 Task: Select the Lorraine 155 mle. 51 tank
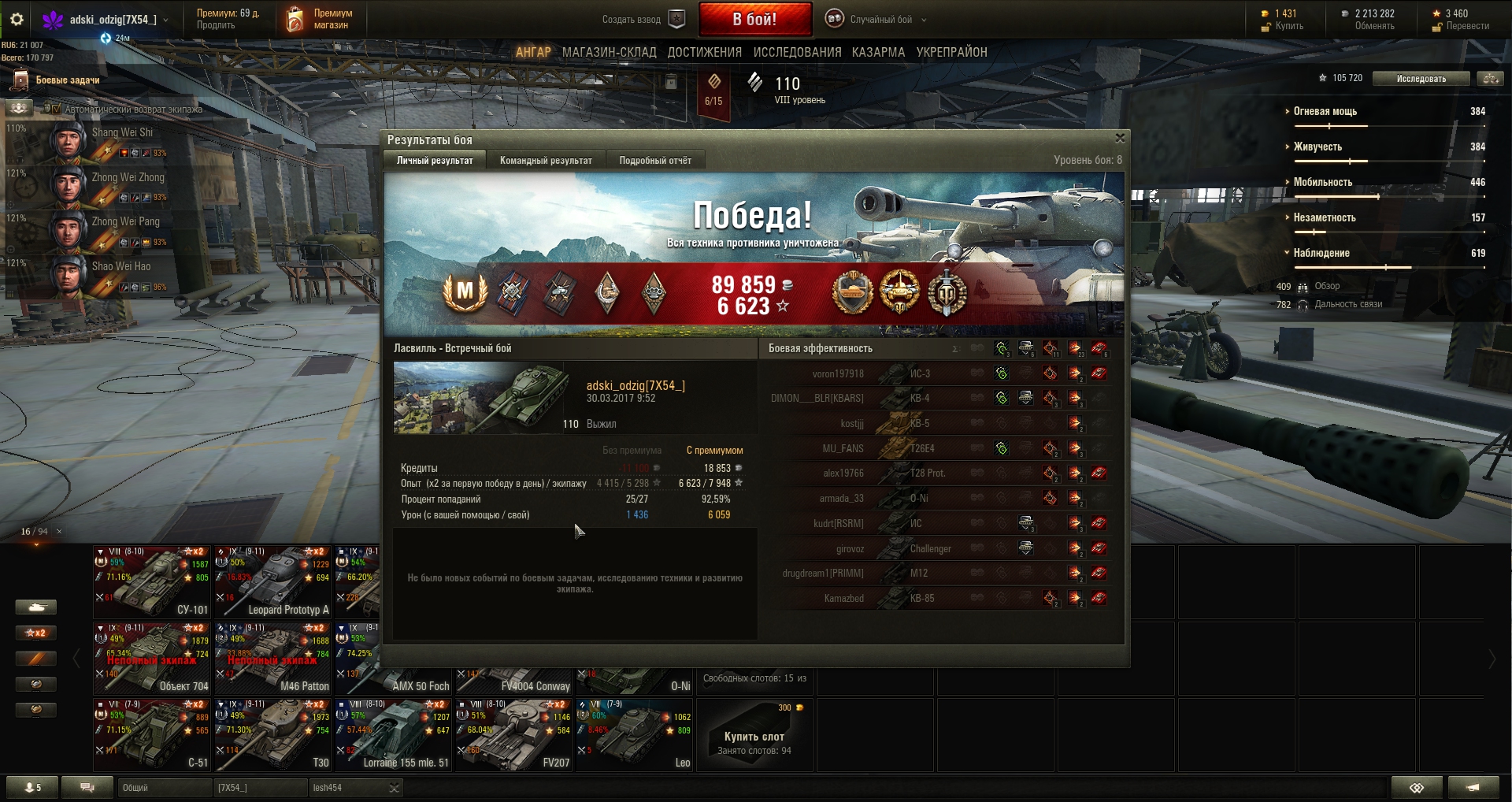click(394, 734)
